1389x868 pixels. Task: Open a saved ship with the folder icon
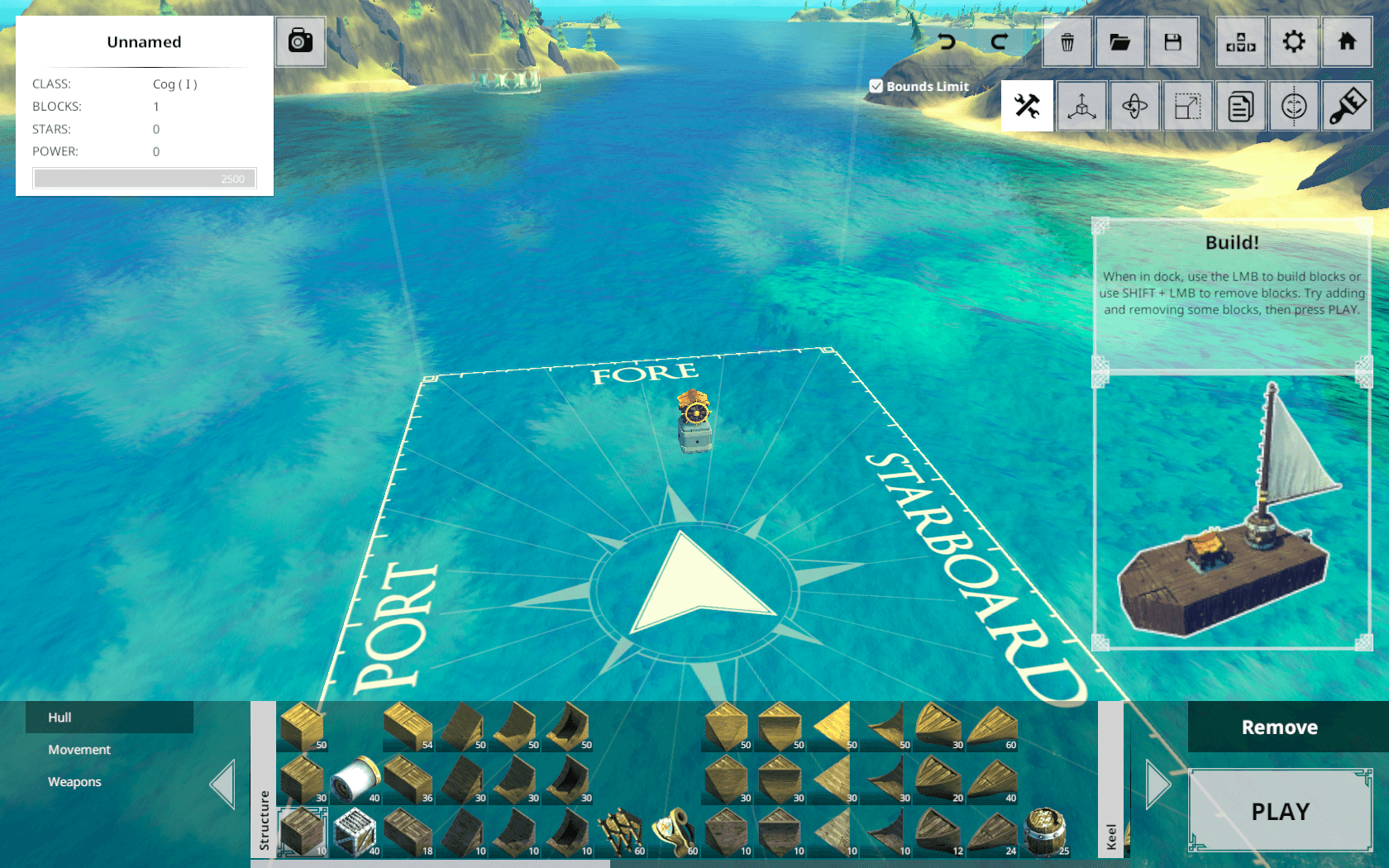point(1119,41)
